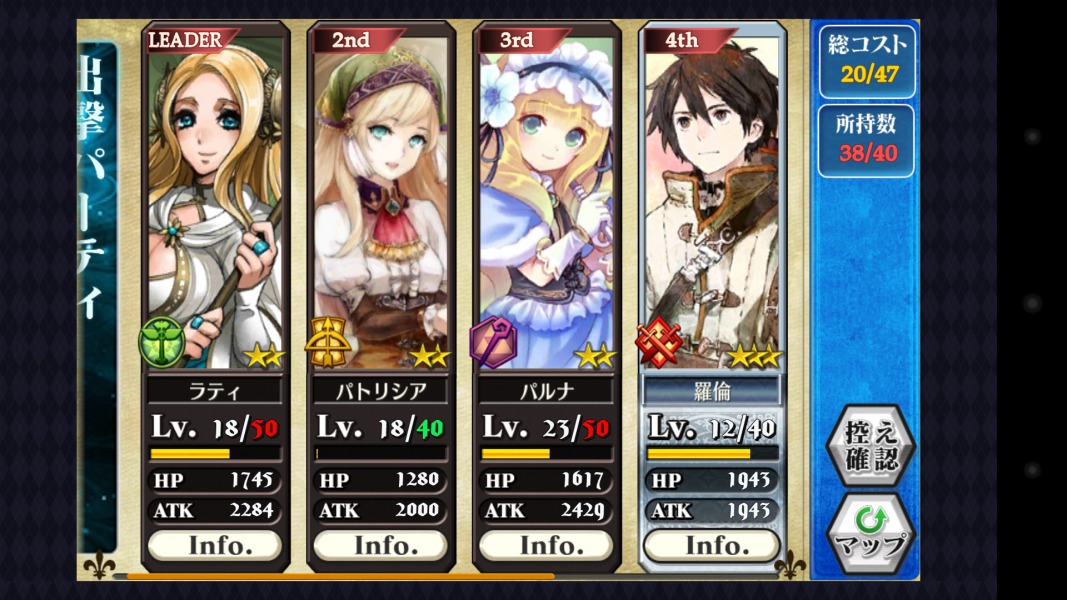Show Info for パトリシア
Screen dimensions: 1067x600
click(381, 545)
